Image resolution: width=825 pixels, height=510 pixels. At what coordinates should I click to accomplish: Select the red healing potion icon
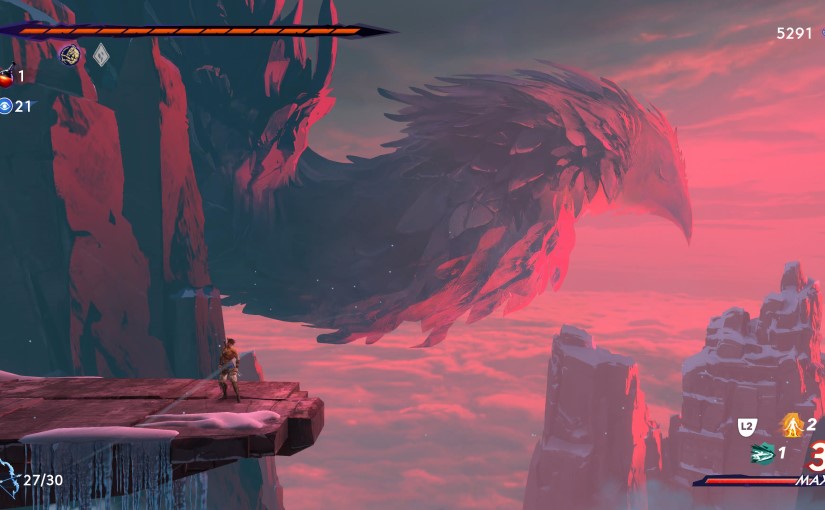[x=6, y=76]
